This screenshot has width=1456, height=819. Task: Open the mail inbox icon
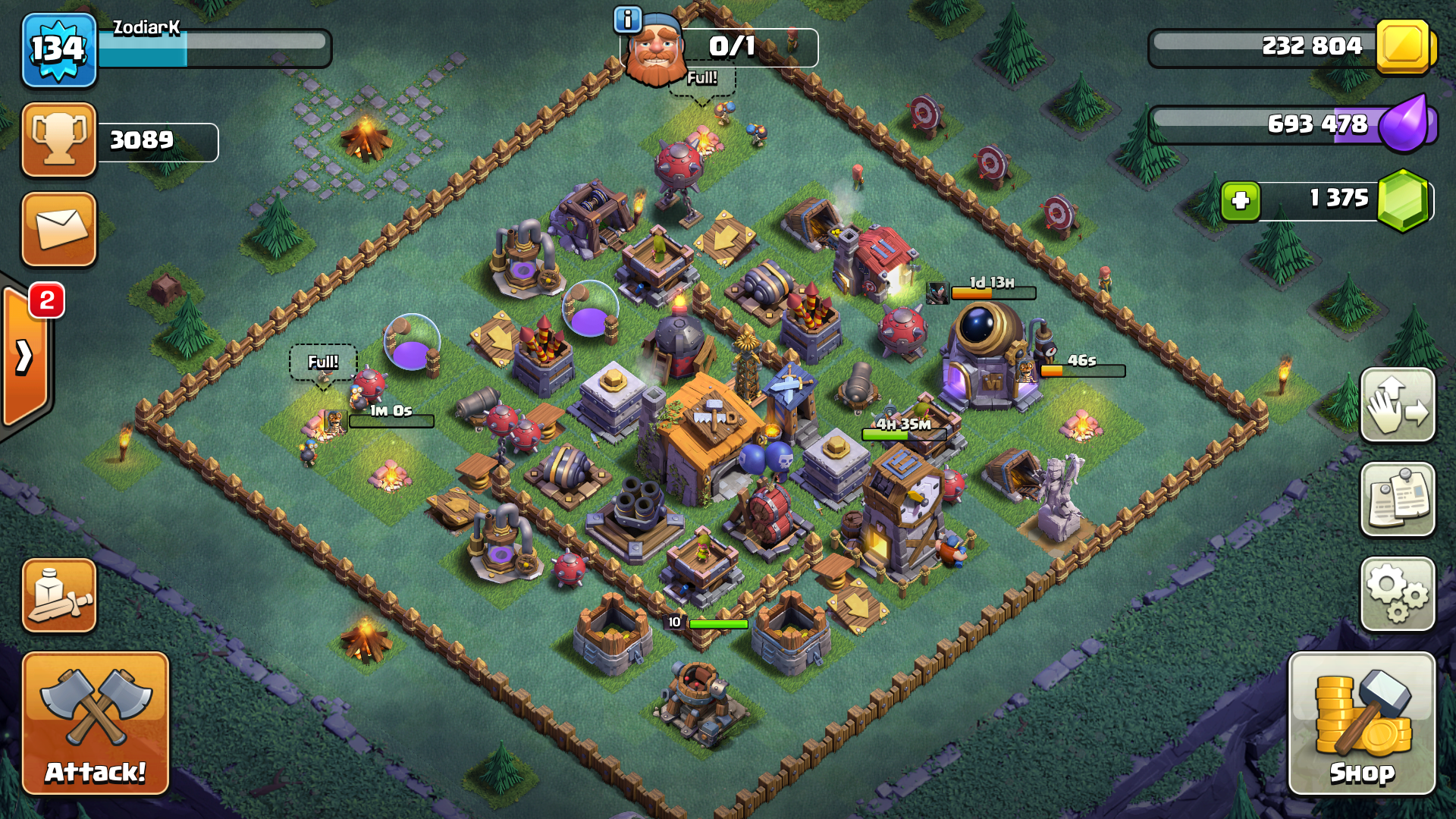58,230
